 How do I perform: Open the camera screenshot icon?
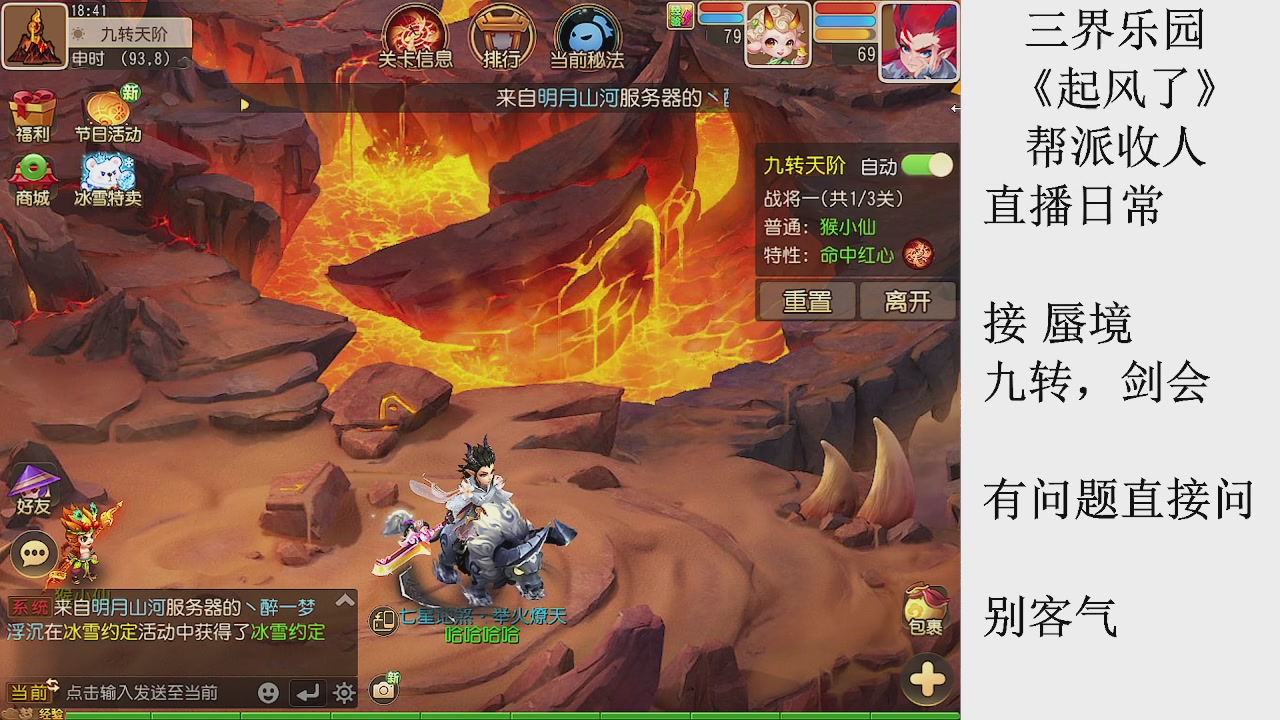(383, 690)
